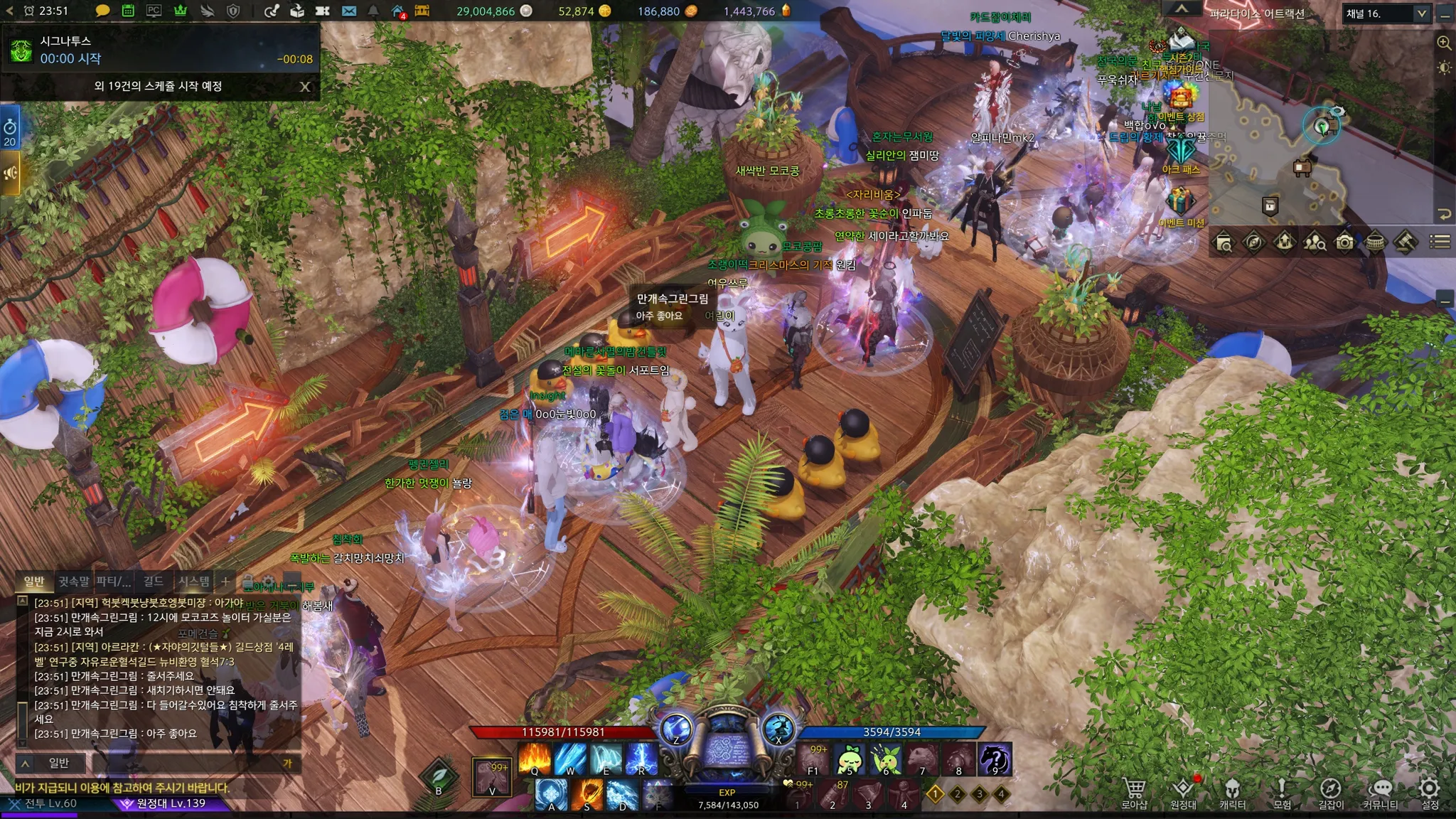The image size is (1456, 819).
Task: Switch to the 귓속말 whisper chat tab
Action: pos(74,582)
